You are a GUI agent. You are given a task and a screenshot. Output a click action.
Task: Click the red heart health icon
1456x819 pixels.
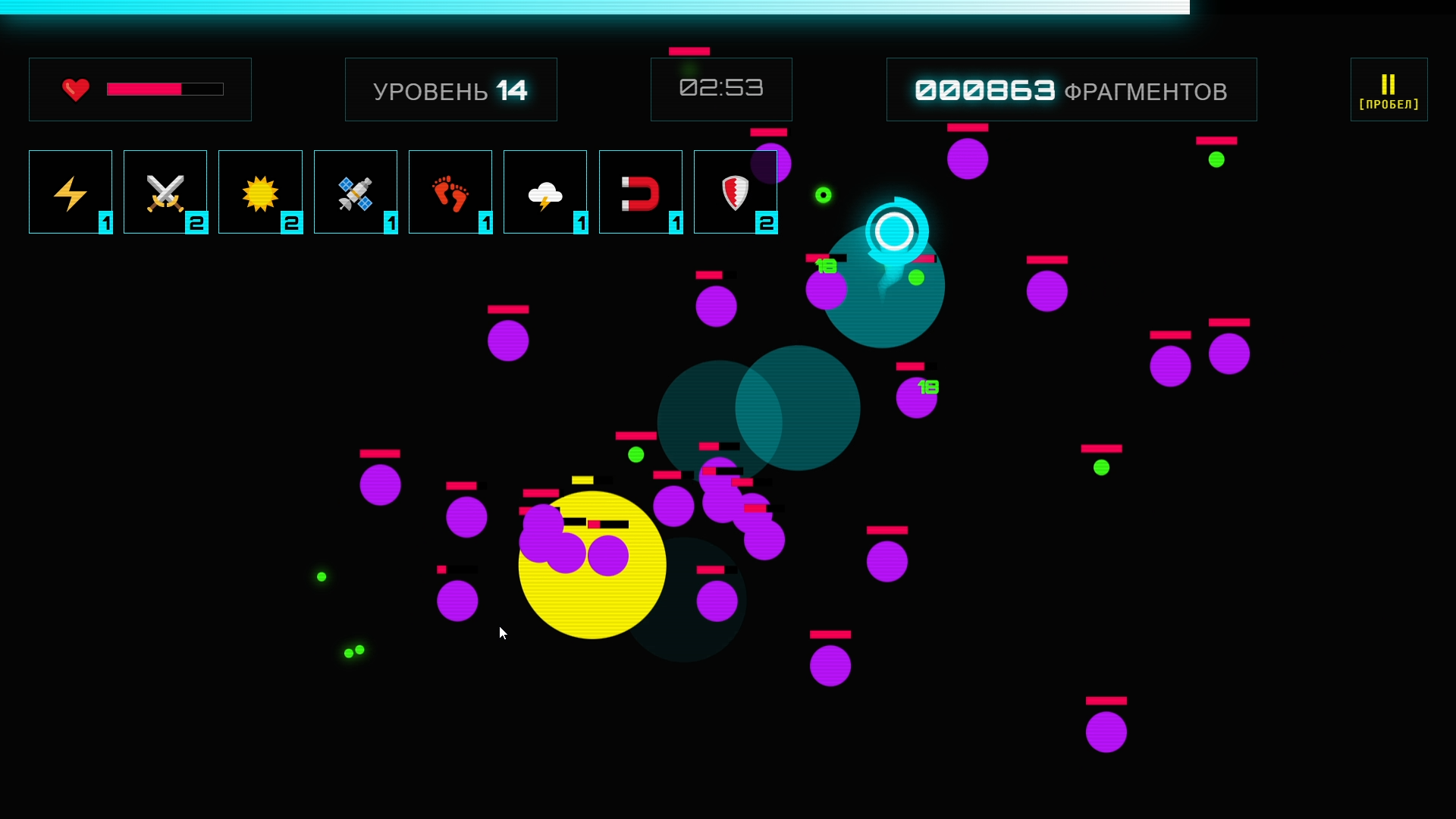click(75, 89)
